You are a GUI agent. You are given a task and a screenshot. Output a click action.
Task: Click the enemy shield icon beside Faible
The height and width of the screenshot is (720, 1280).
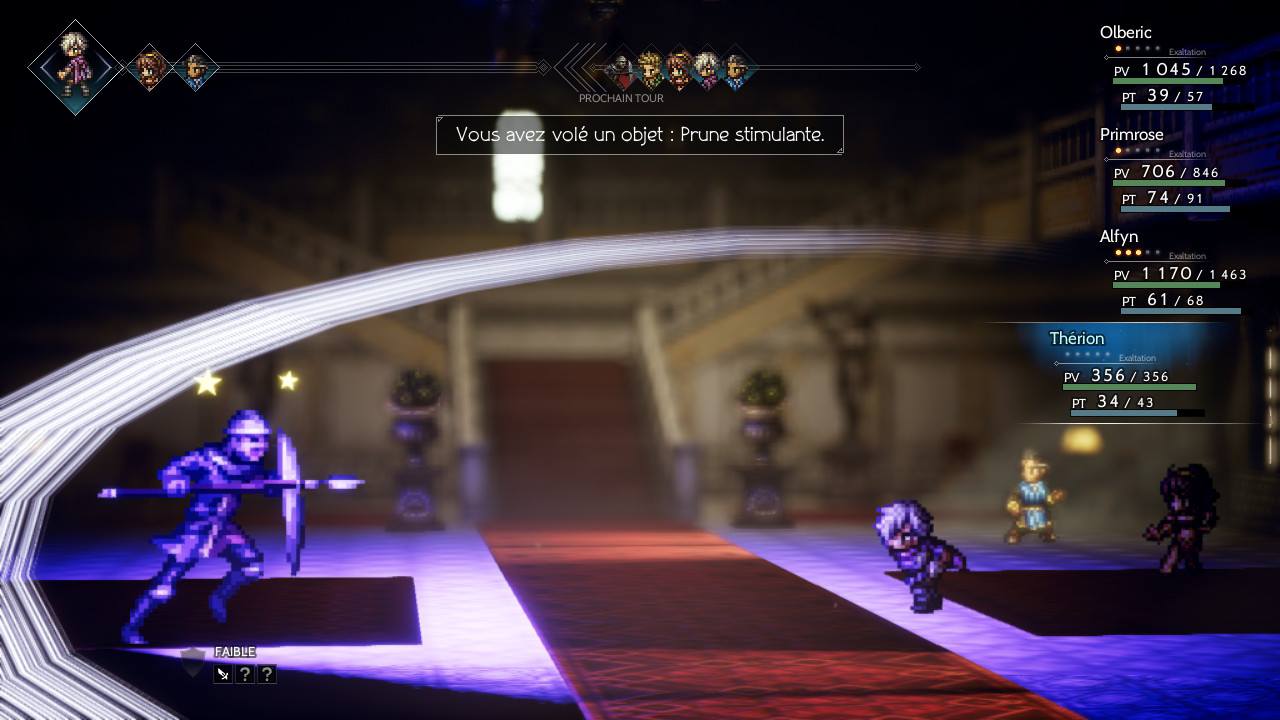[x=193, y=660]
